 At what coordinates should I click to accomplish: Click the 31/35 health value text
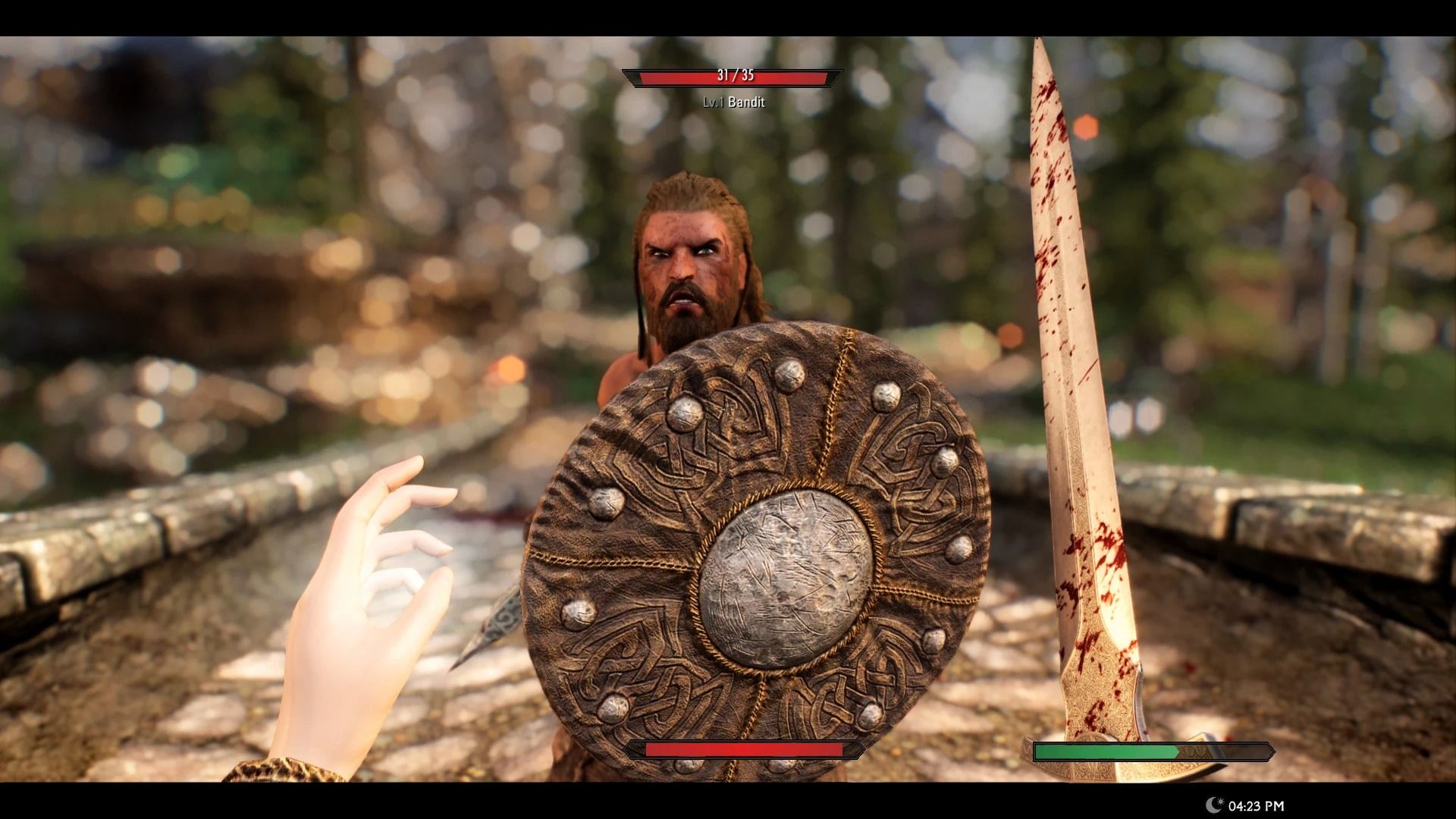coord(734,75)
